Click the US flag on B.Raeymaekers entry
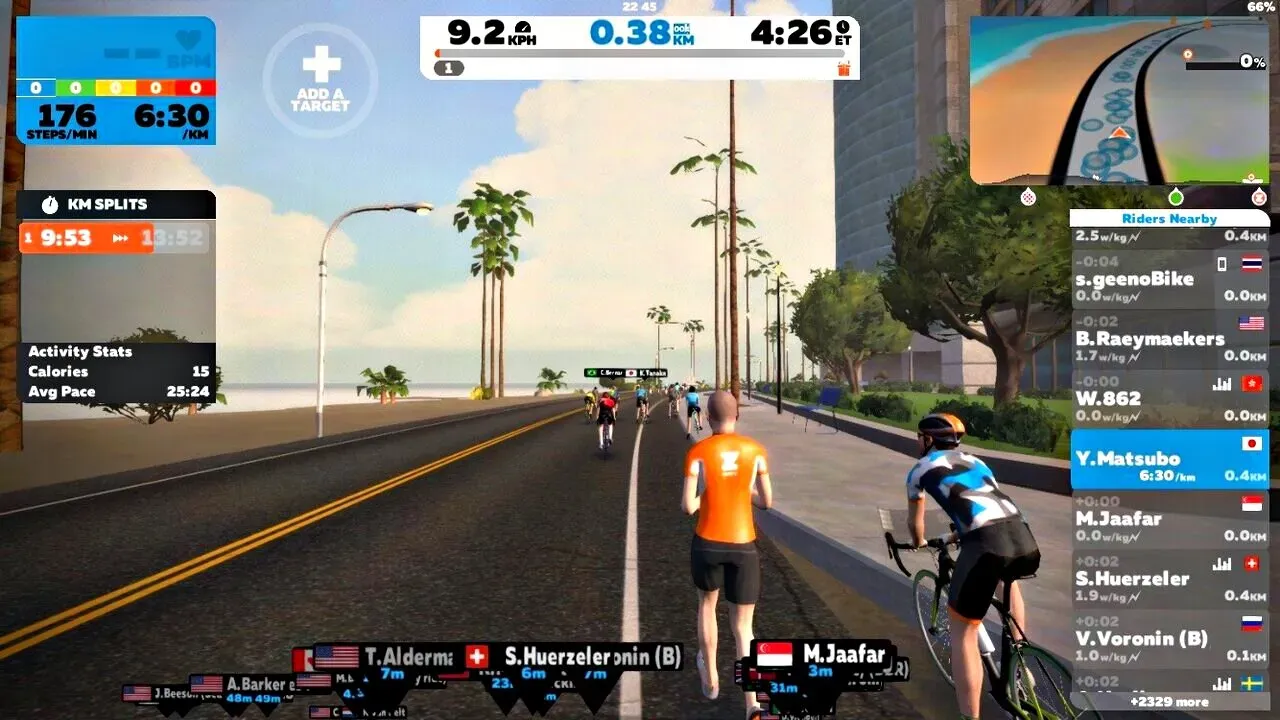Image resolution: width=1280 pixels, height=720 pixels. tap(1251, 322)
